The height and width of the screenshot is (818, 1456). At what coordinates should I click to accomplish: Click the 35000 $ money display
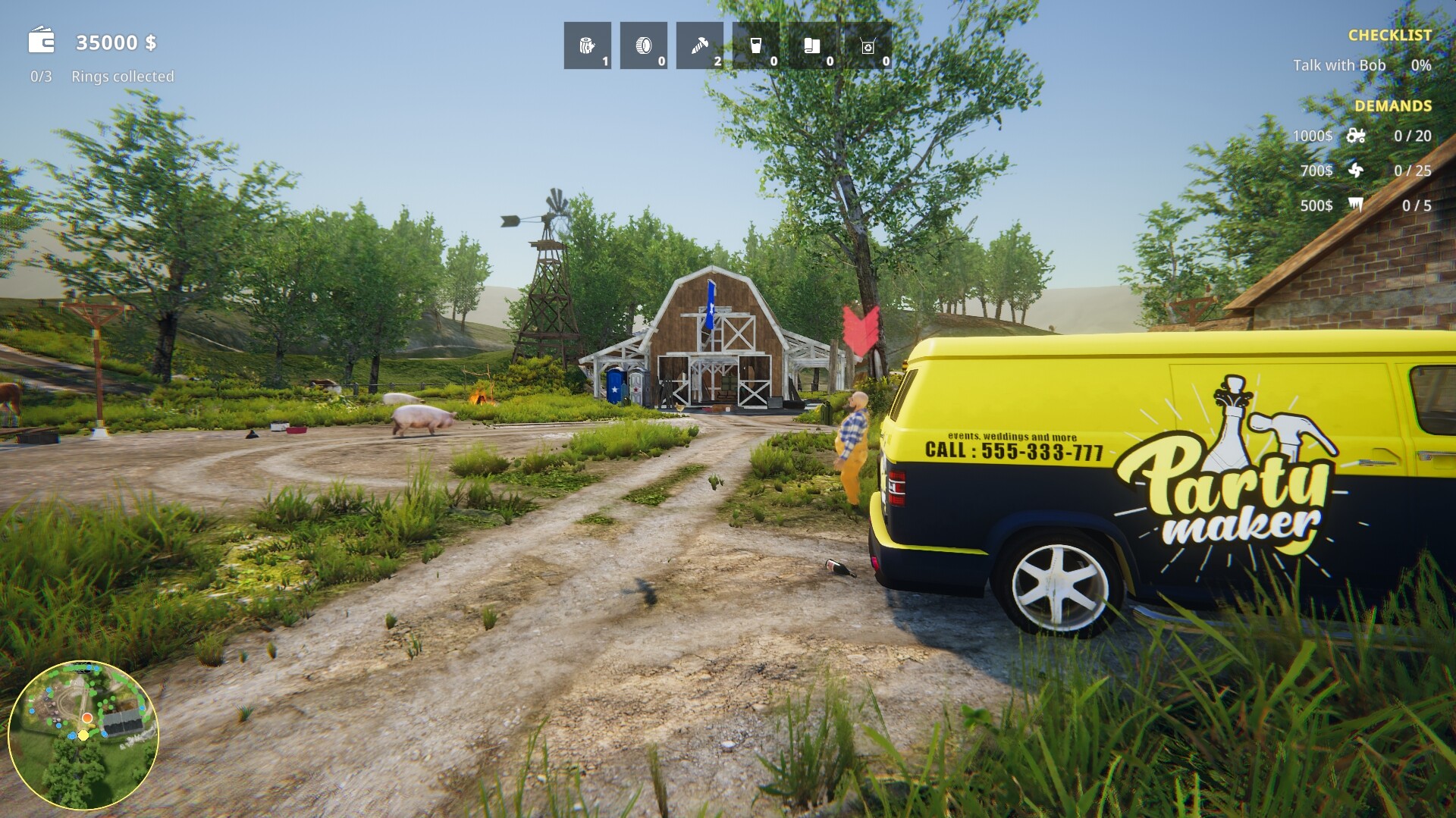pos(115,42)
